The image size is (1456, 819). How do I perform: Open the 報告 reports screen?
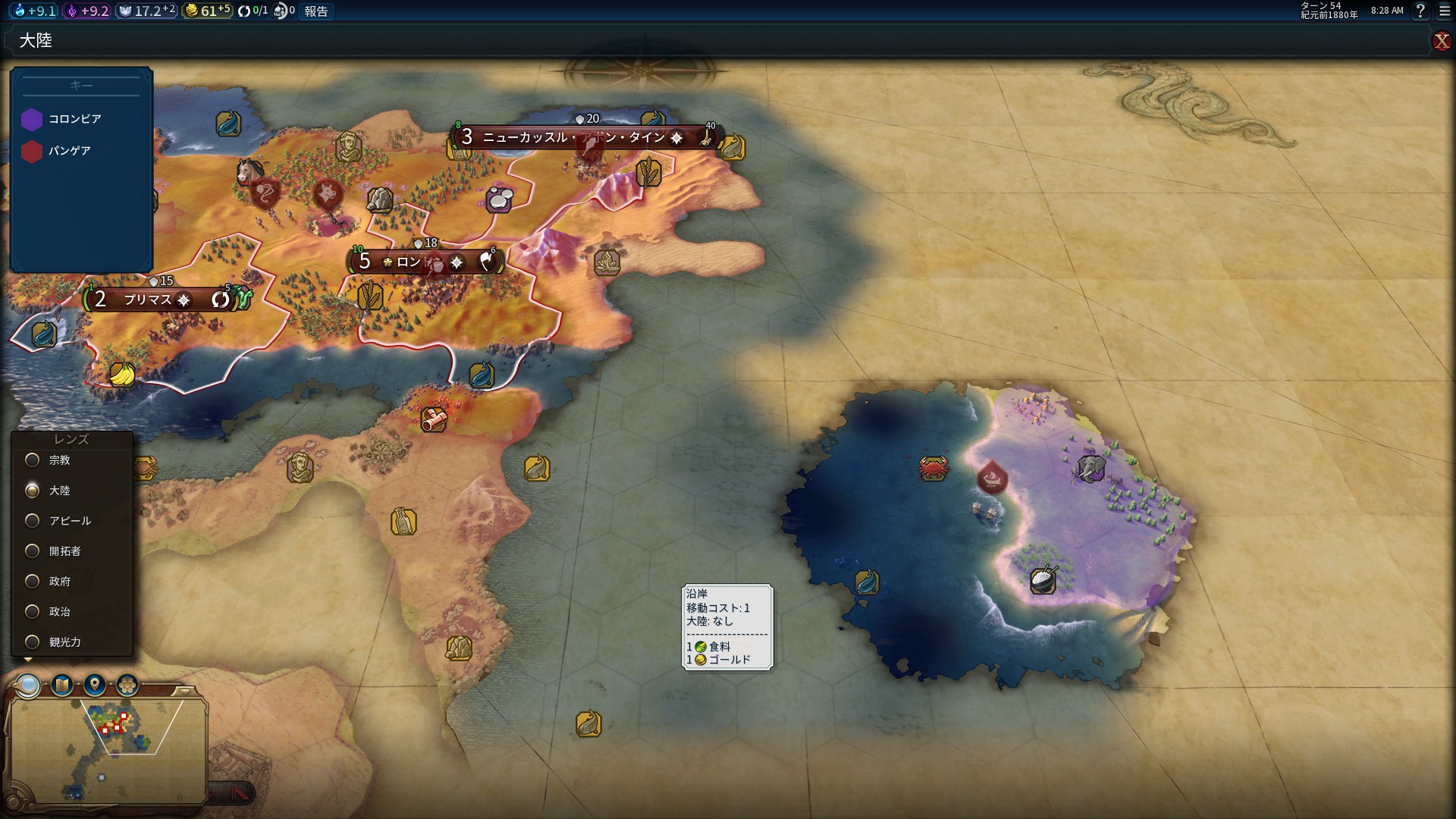(315, 11)
